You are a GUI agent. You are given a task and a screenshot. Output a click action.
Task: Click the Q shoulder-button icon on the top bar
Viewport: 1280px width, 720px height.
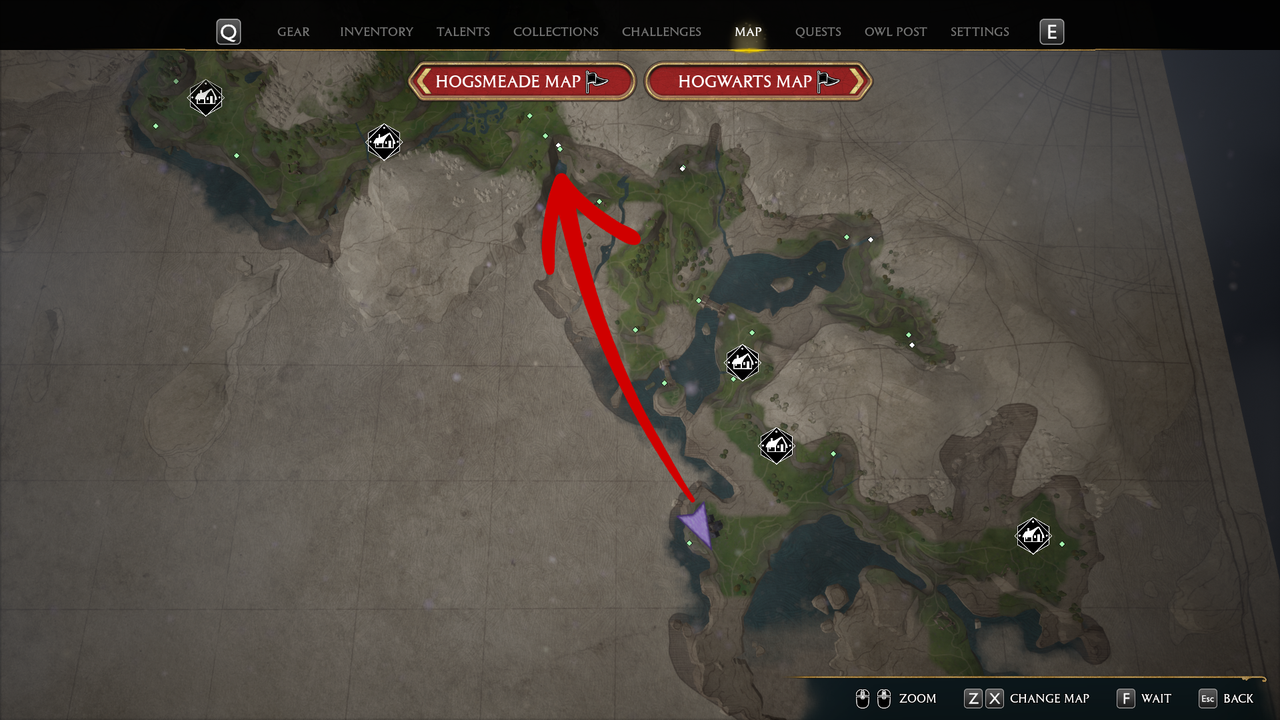click(228, 31)
